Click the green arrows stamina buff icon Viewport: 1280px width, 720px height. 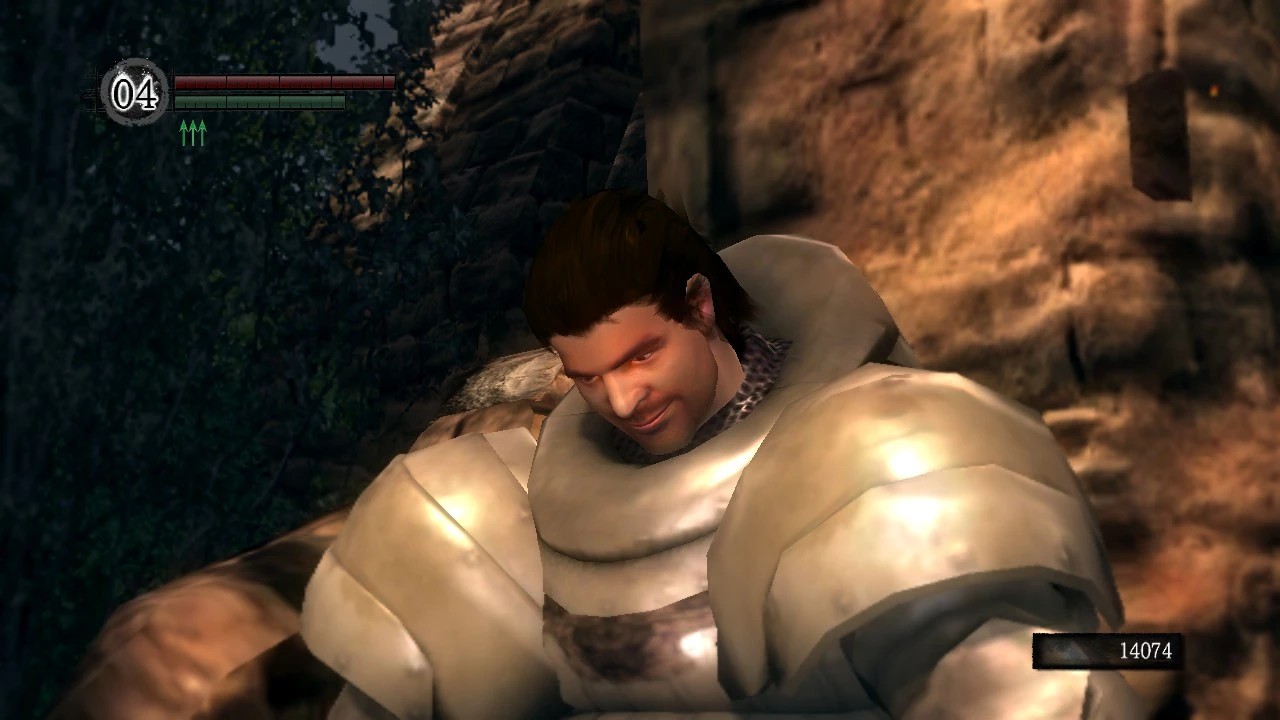[193, 133]
